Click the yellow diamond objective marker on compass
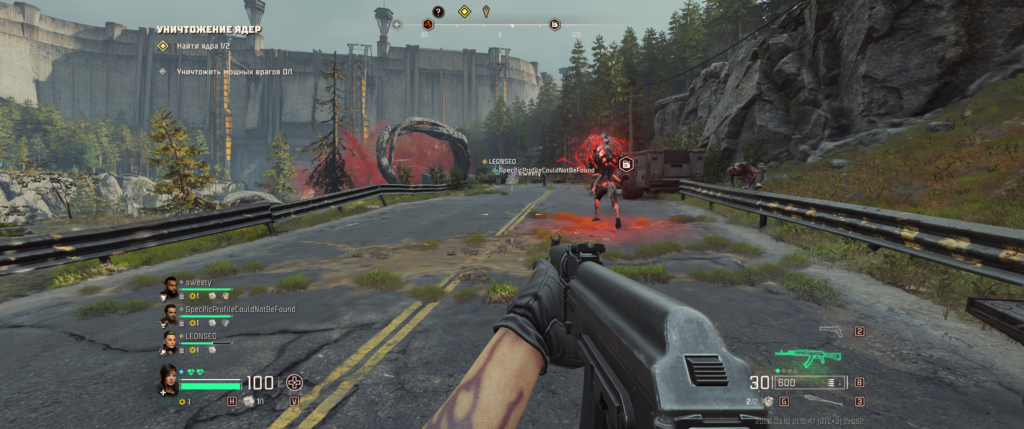This screenshot has width=1024, height=429. [464, 11]
